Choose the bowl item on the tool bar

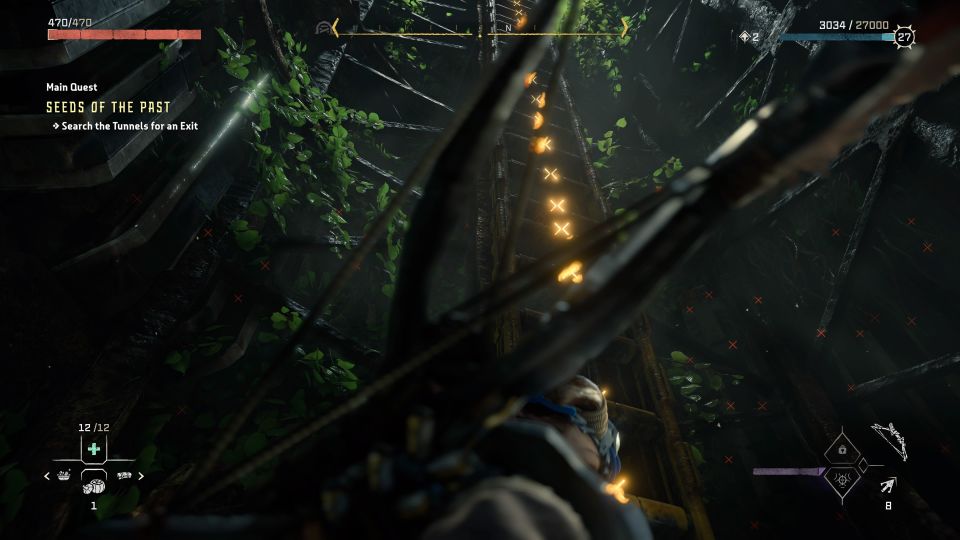[x=64, y=476]
